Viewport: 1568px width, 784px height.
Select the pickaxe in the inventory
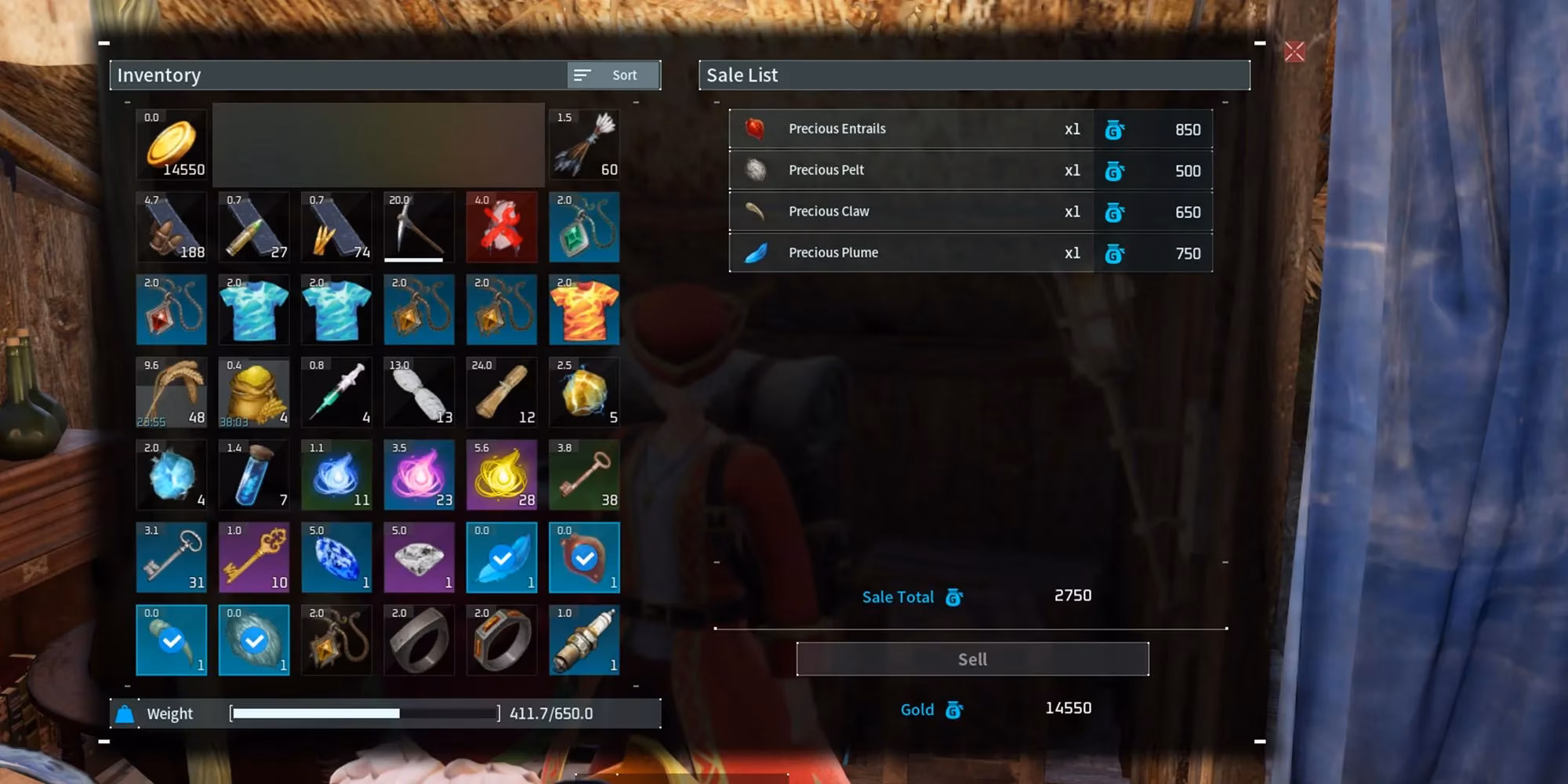click(419, 227)
